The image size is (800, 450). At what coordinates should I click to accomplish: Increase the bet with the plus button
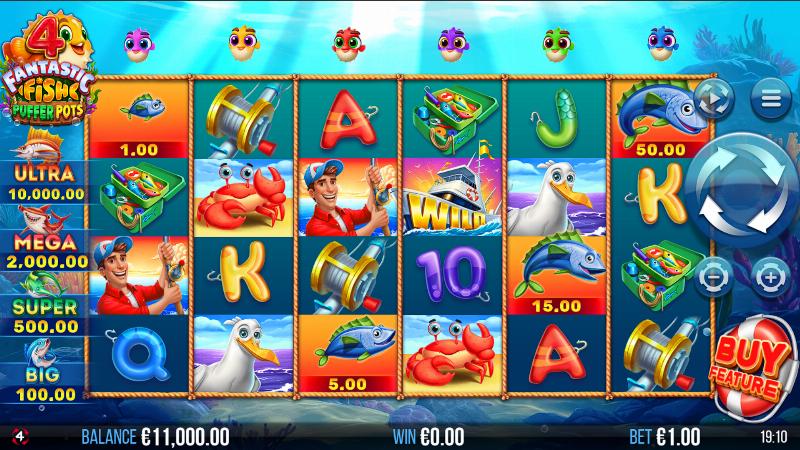(771, 273)
